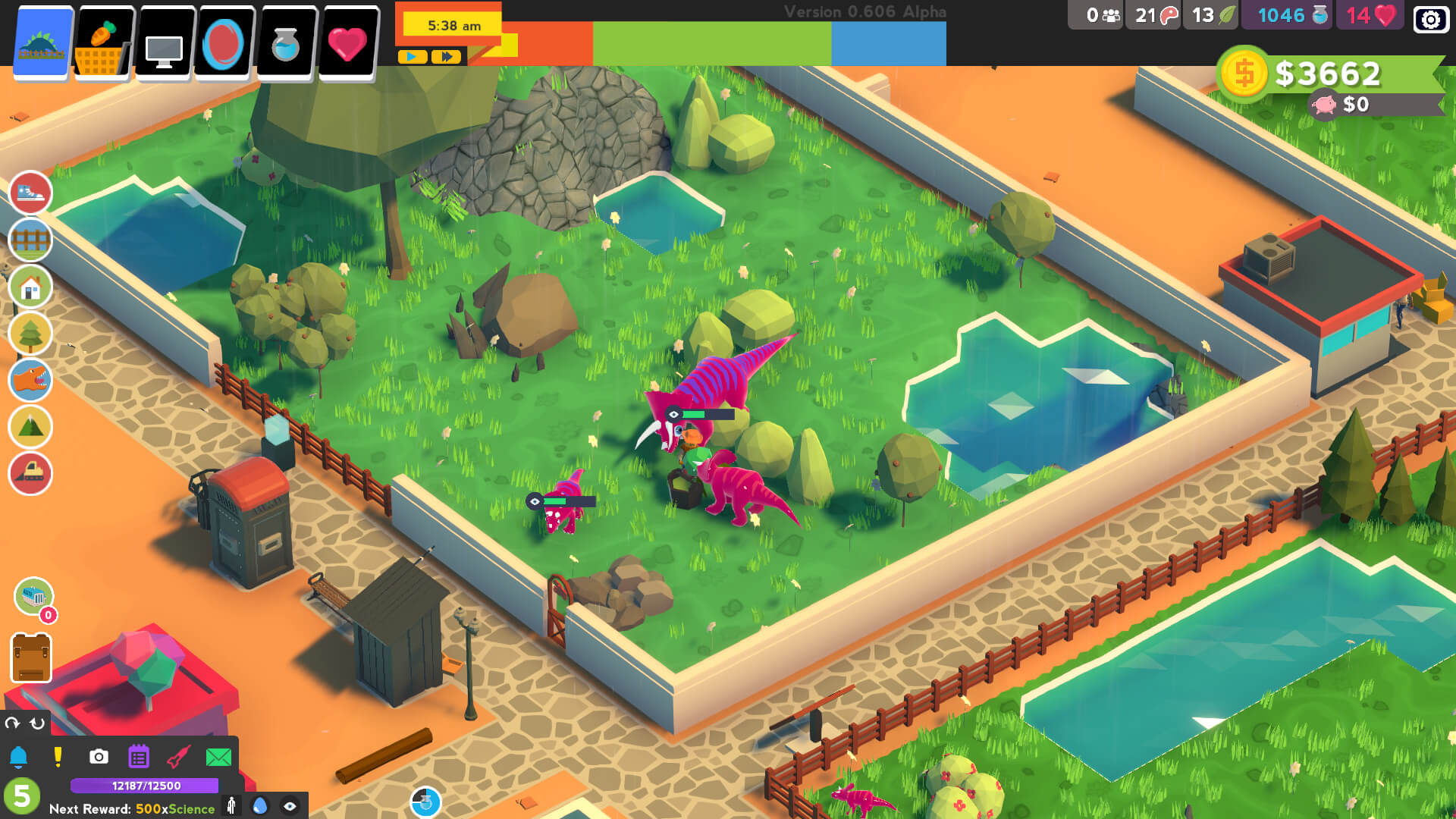The width and height of the screenshot is (1456, 819).
Task: Open the red portal tab
Action: coord(224,43)
